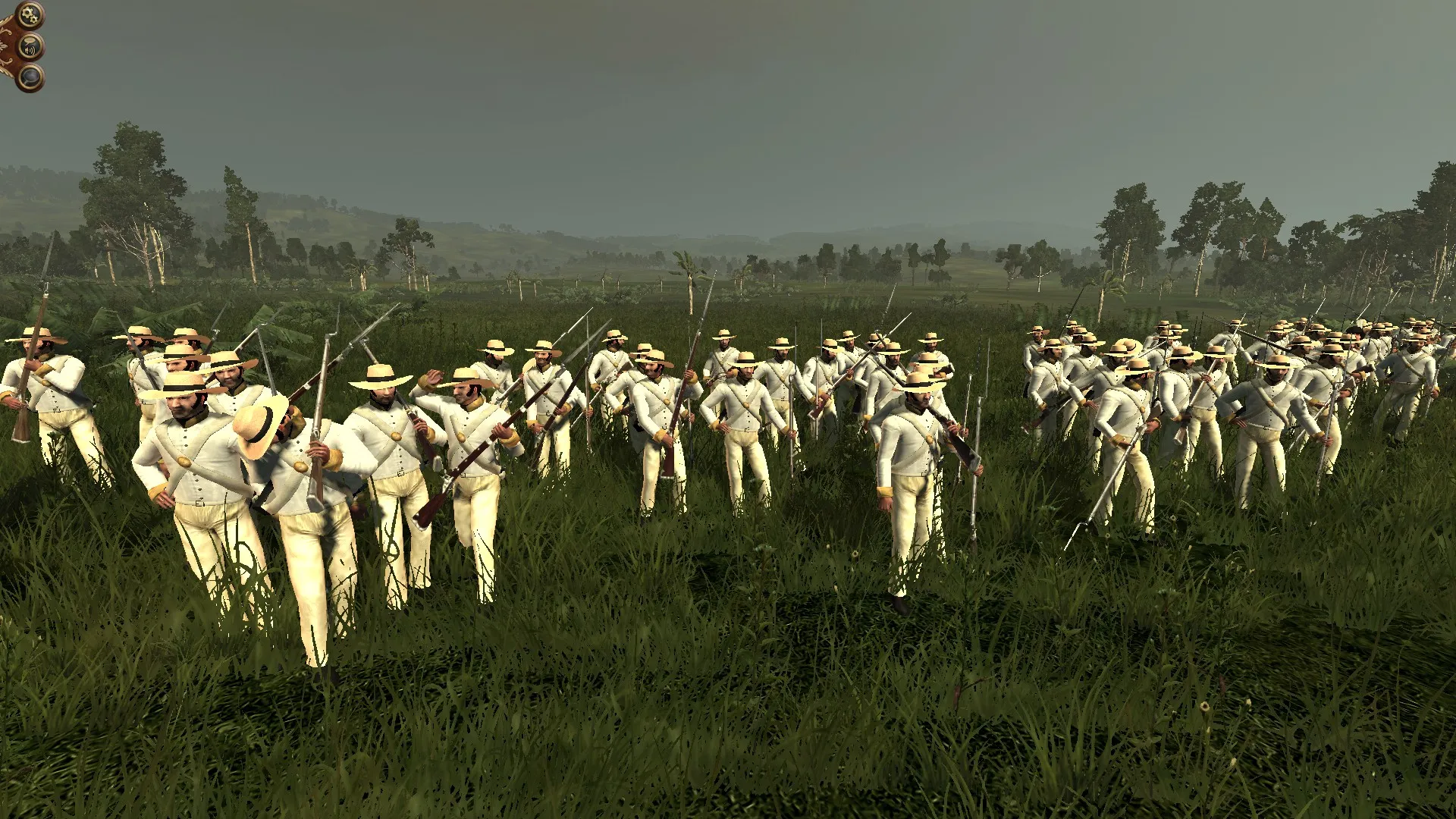This screenshot has height=819, width=1456.
Task: Click the bottom round button of the panel
Action: (x=30, y=77)
